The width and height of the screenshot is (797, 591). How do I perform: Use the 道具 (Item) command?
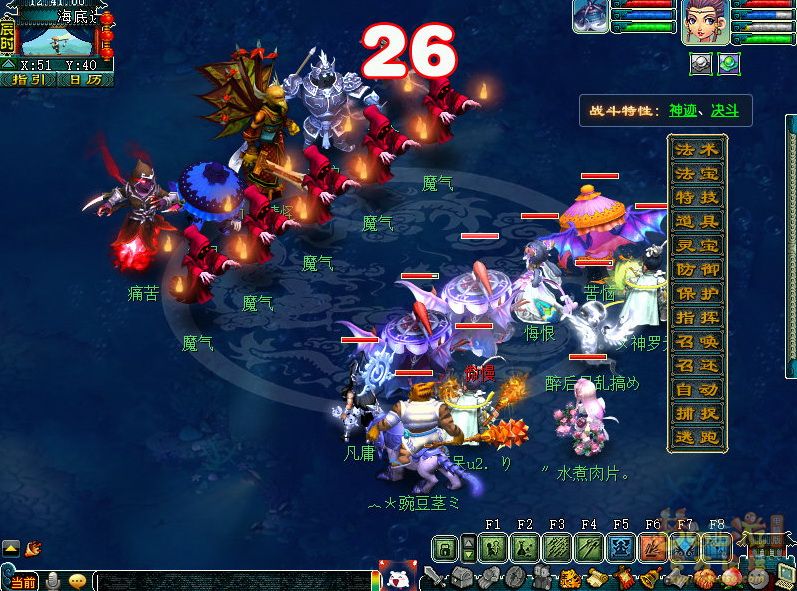point(697,222)
